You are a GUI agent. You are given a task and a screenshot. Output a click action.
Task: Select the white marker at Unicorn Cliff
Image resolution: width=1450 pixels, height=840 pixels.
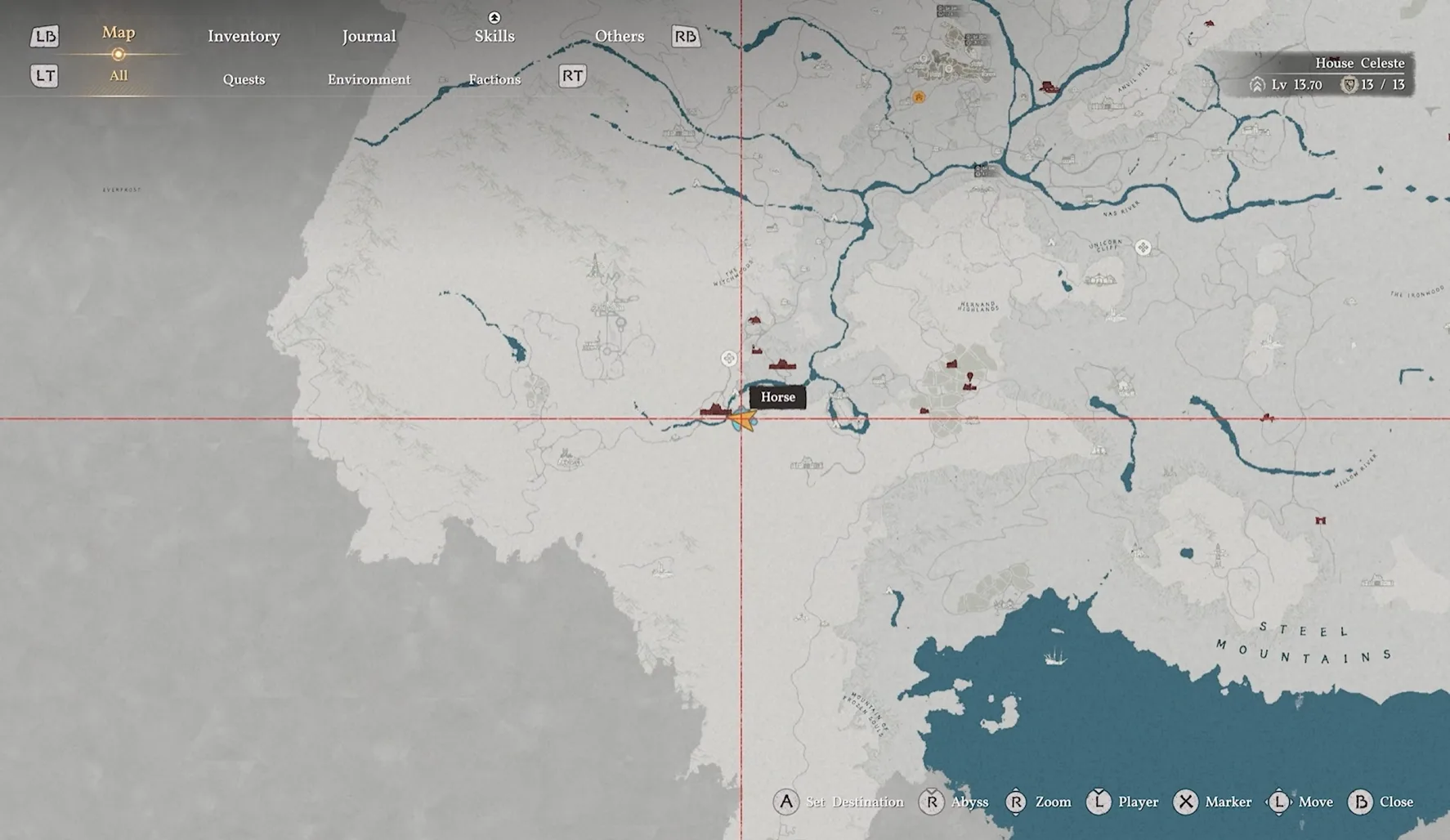coord(1143,247)
